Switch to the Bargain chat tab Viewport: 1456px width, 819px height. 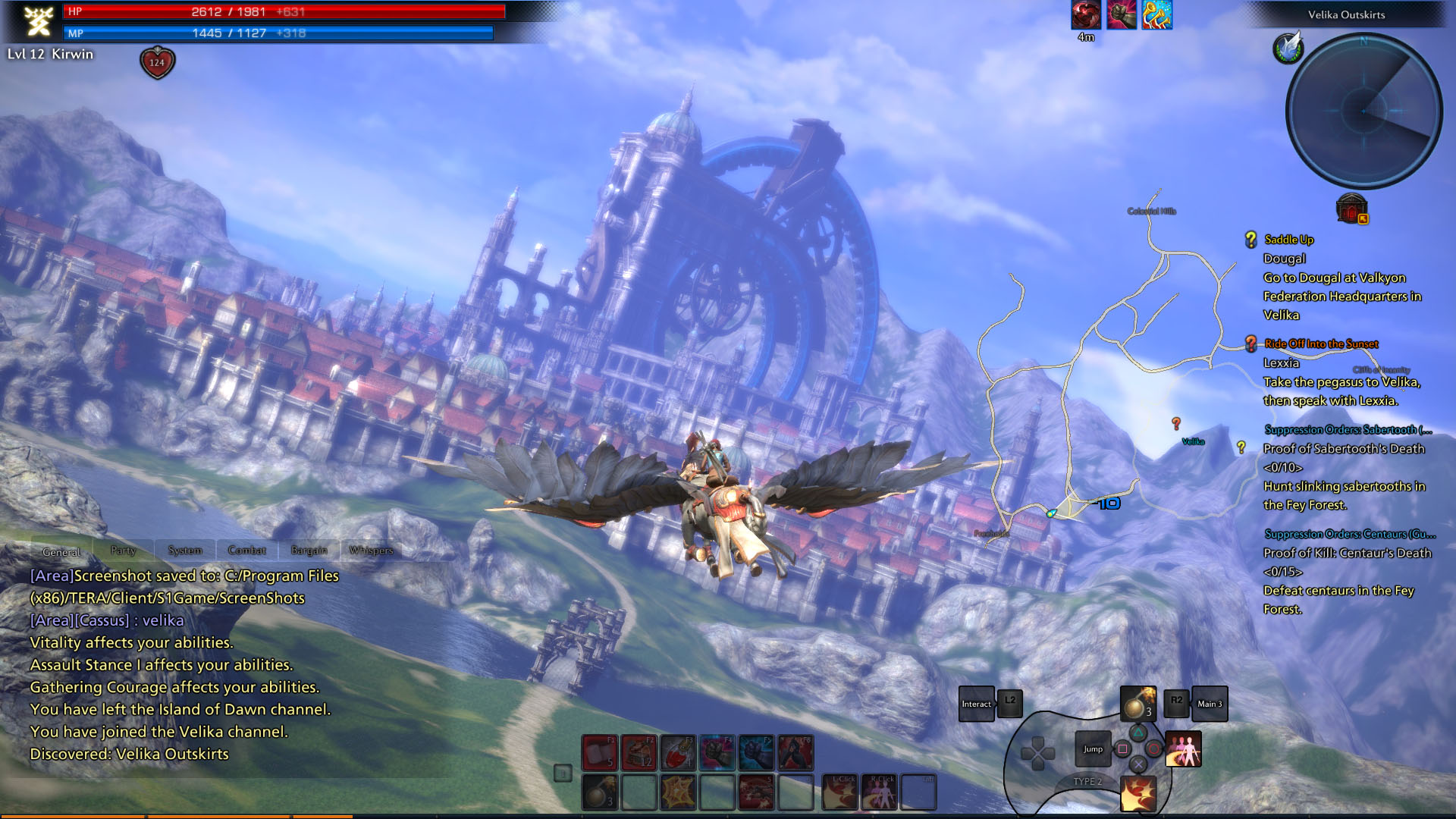[309, 551]
